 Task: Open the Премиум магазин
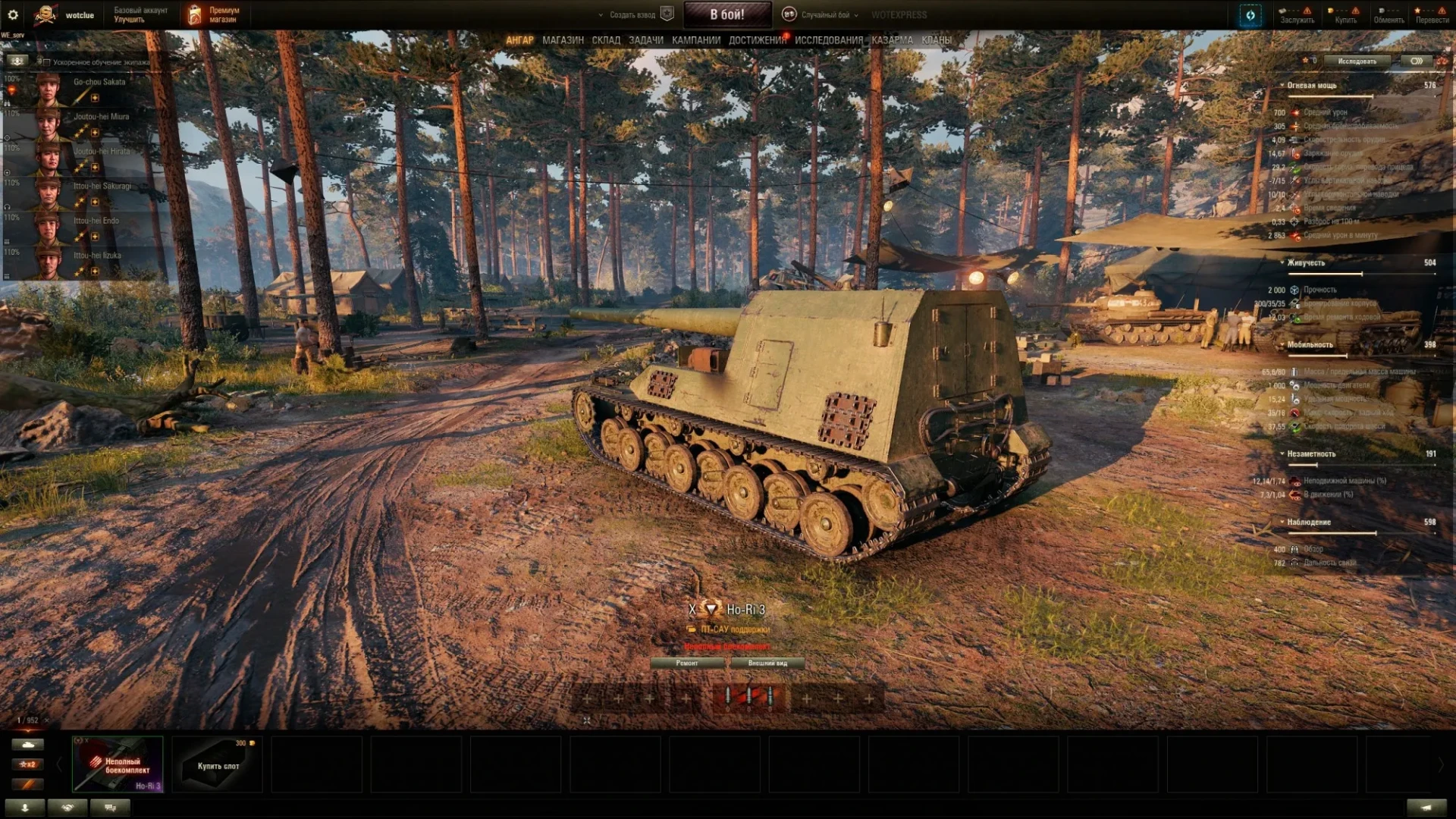(x=215, y=14)
